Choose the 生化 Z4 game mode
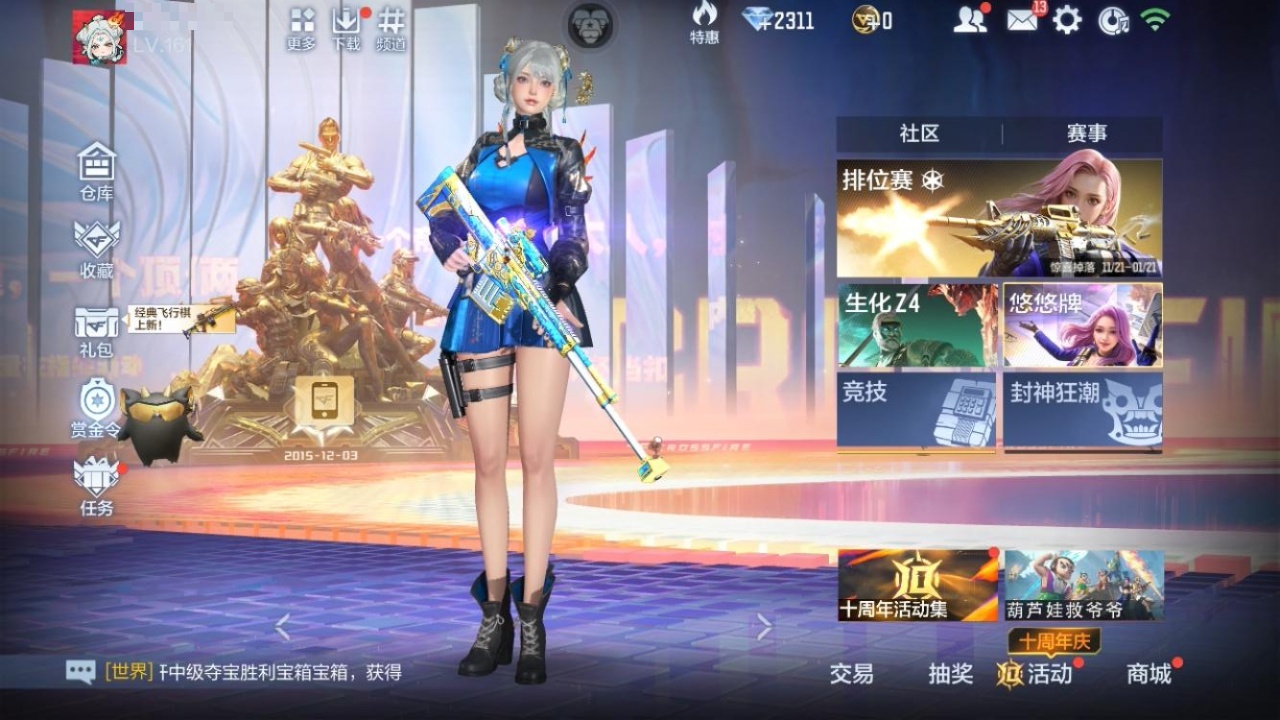 pyautogui.click(x=917, y=325)
